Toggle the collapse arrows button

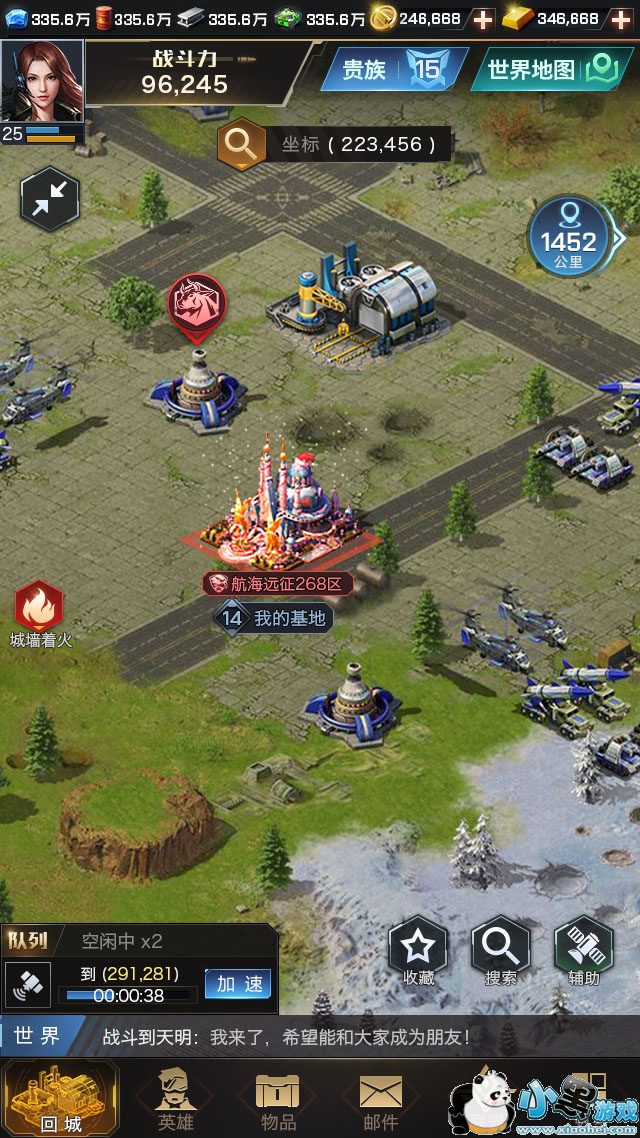[49, 199]
